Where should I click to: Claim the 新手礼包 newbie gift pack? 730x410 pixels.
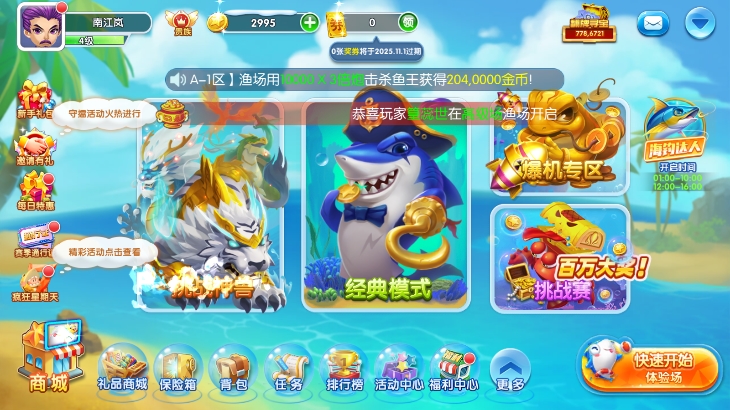point(34,100)
